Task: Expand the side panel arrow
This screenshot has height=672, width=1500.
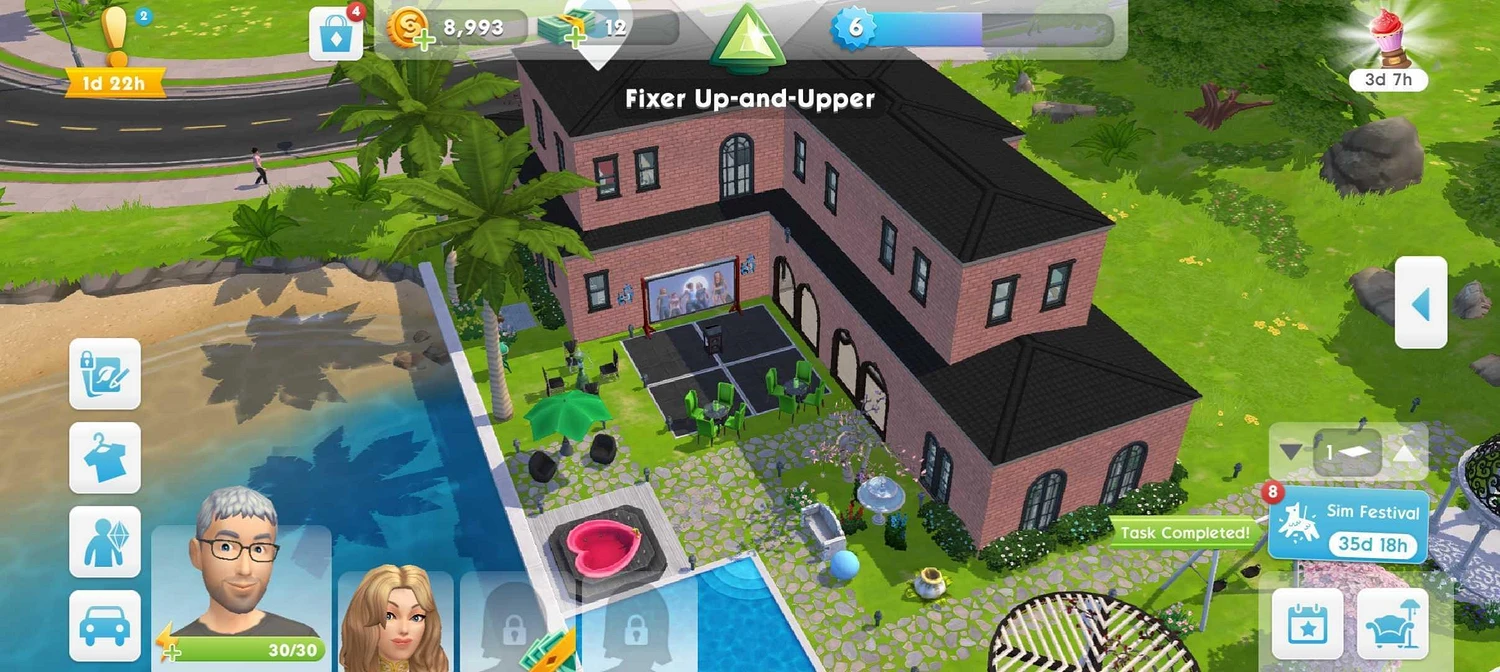Action: click(x=1421, y=302)
